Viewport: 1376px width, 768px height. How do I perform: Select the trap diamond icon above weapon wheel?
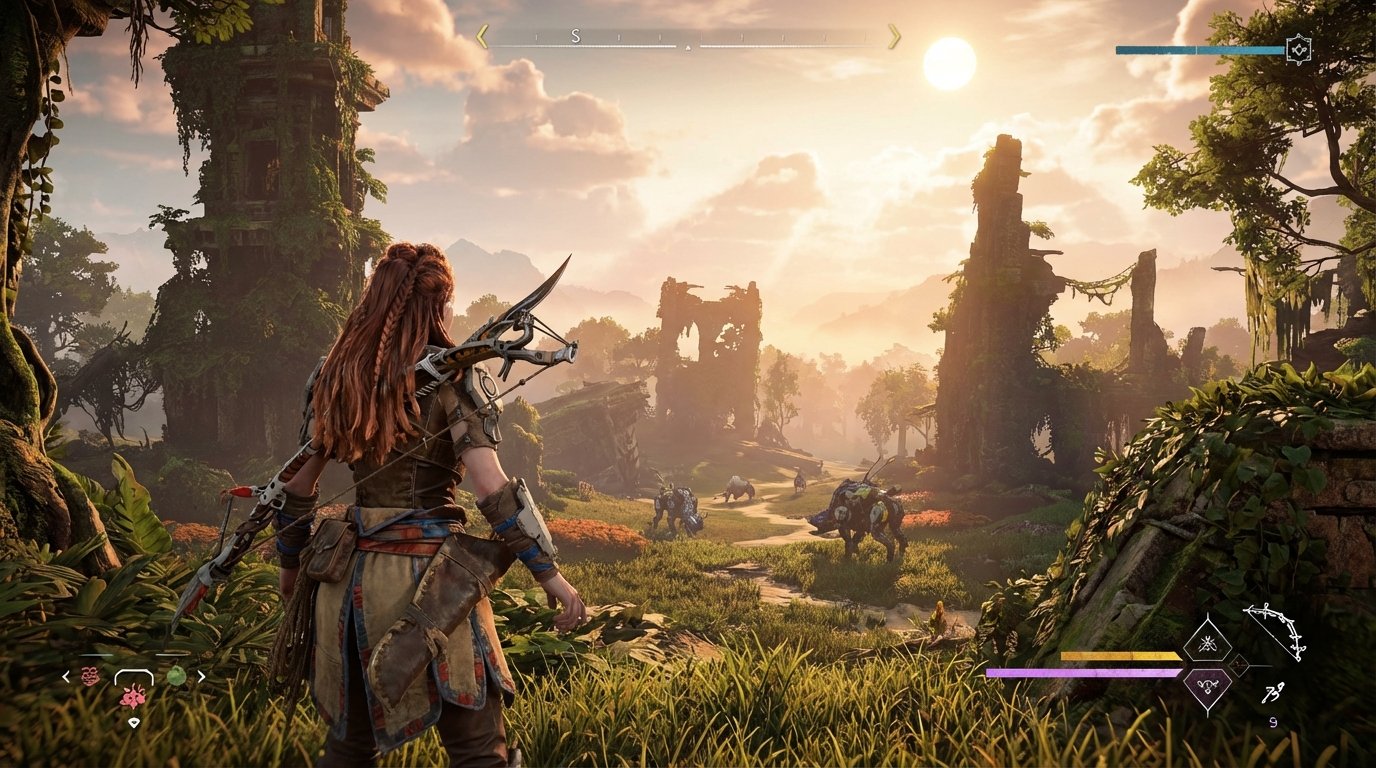[x=1208, y=645]
